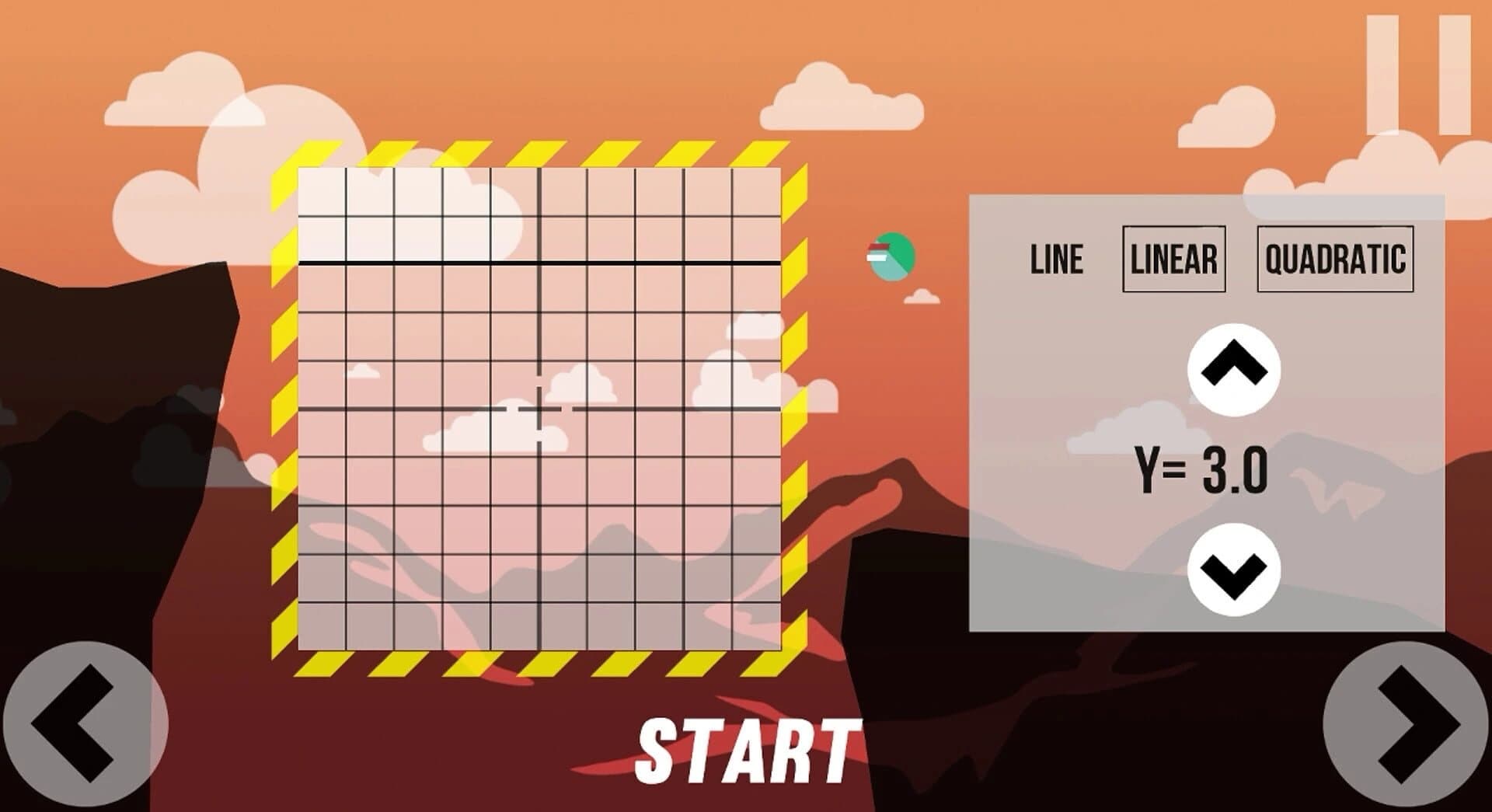
Task: Switch to QUADRATIC equation mode
Action: pos(1335,260)
